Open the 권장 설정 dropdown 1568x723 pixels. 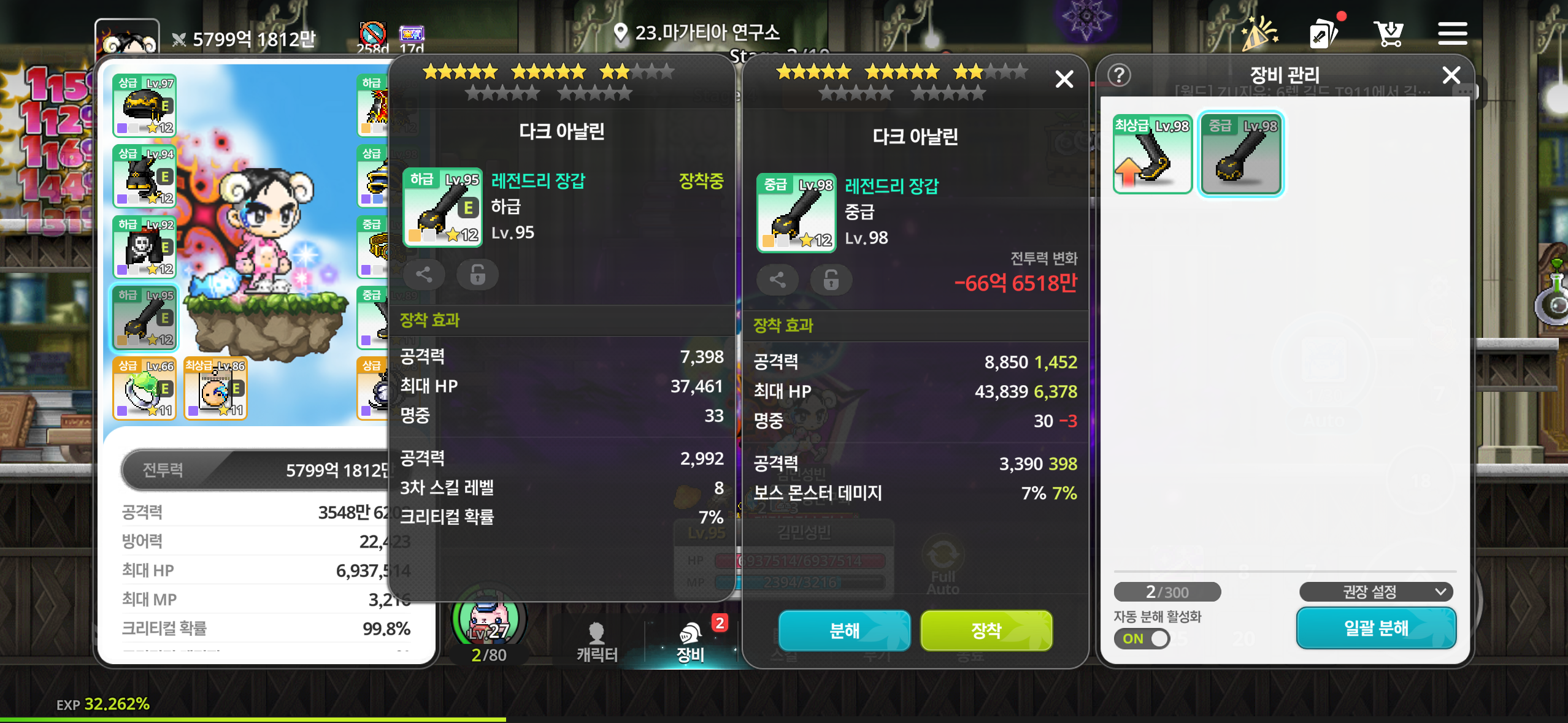[1376, 592]
